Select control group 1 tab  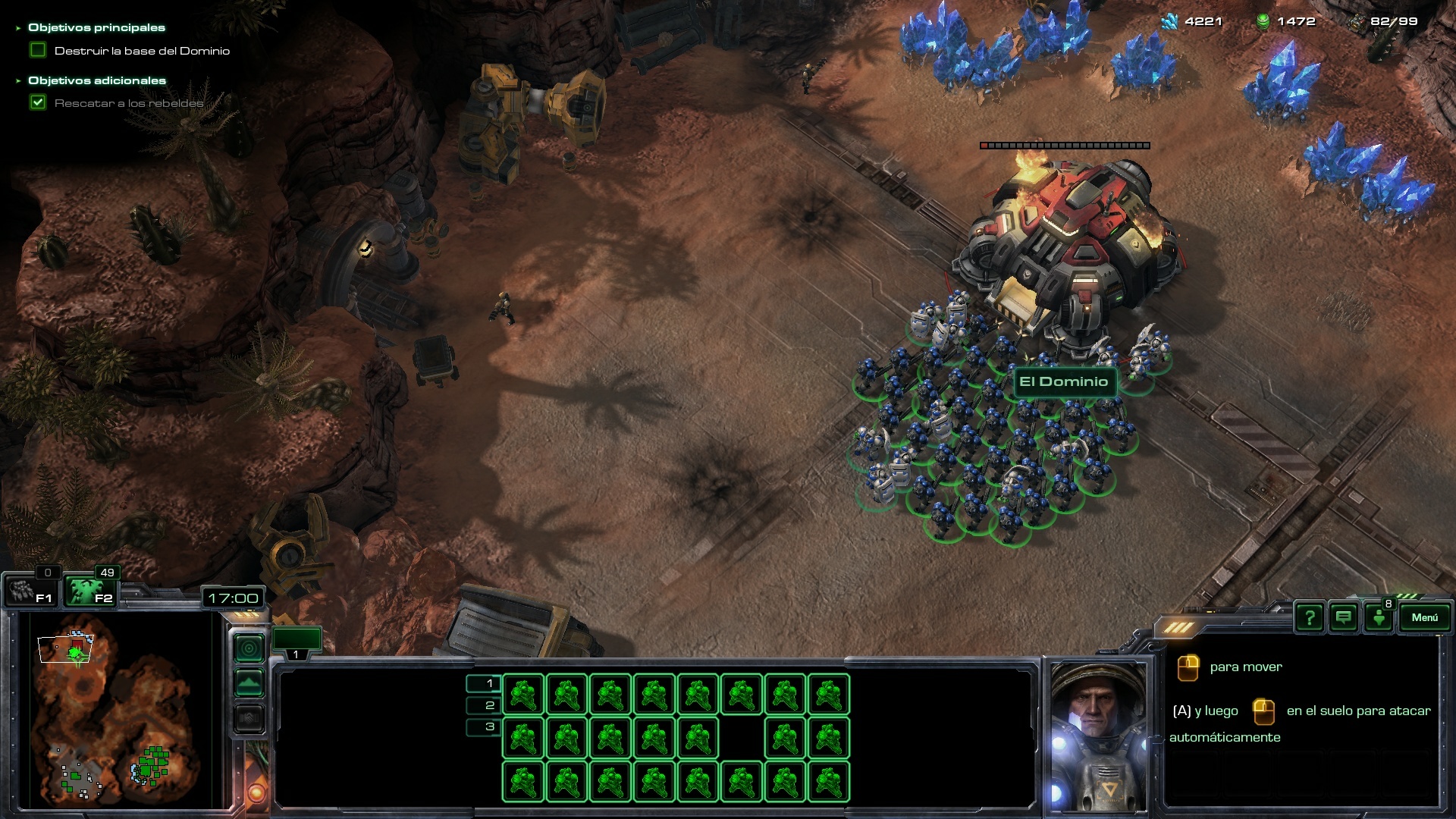click(x=297, y=644)
